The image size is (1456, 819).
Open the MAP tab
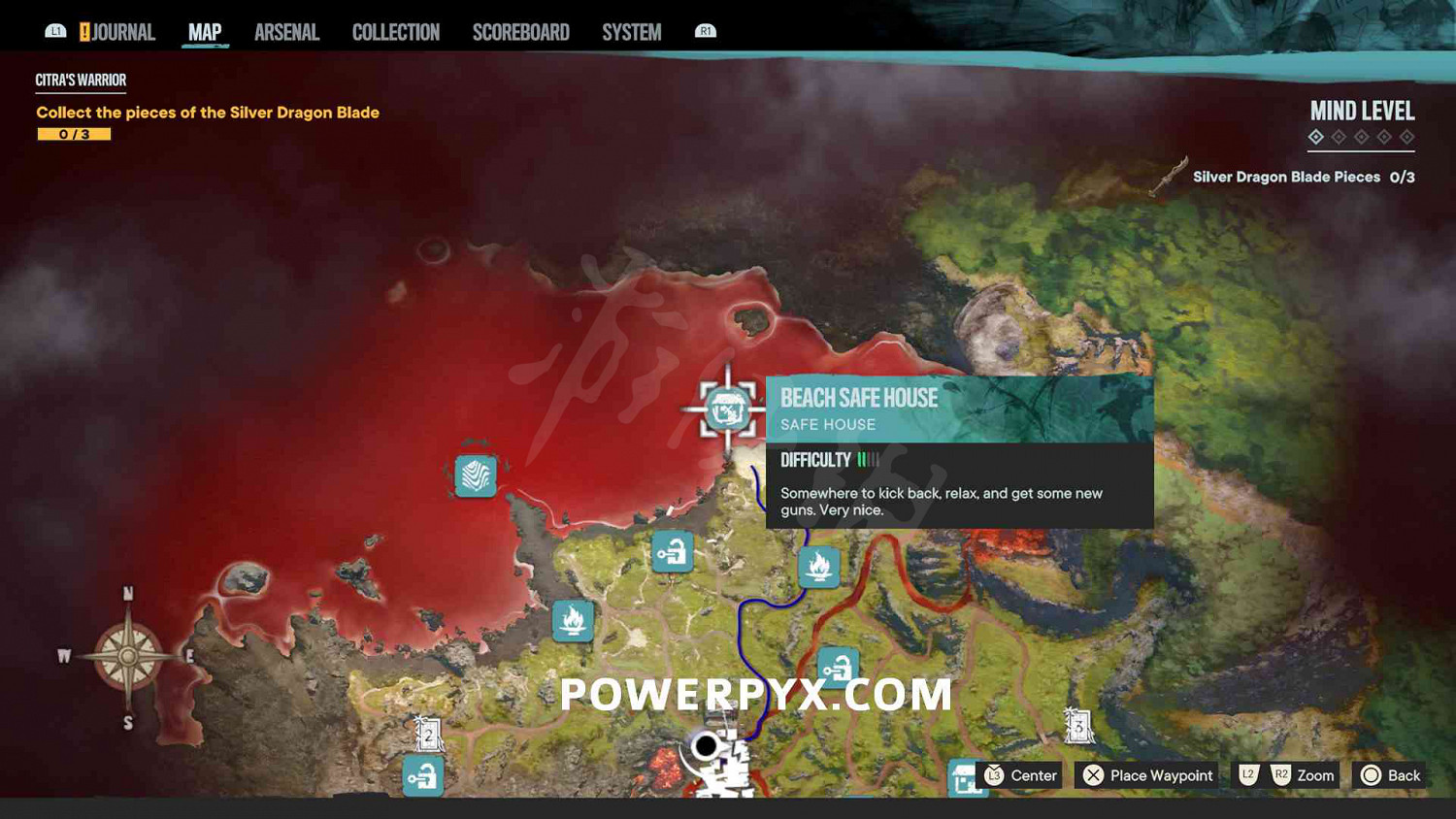pyautogui.click(x=204, y=31)
